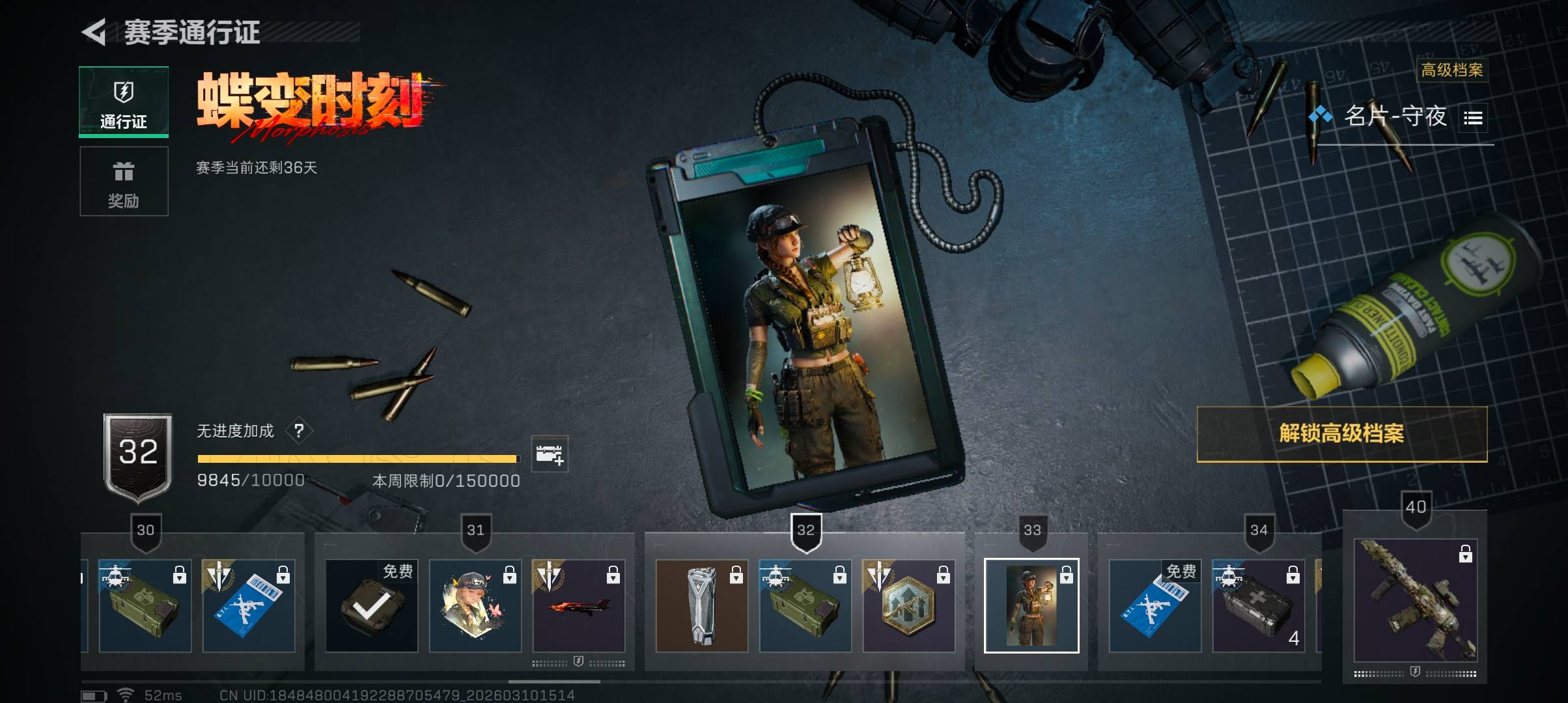The image size is (1568, 703).
Task: Show progress bonus help via the question mark
Action: click(299, 431)
